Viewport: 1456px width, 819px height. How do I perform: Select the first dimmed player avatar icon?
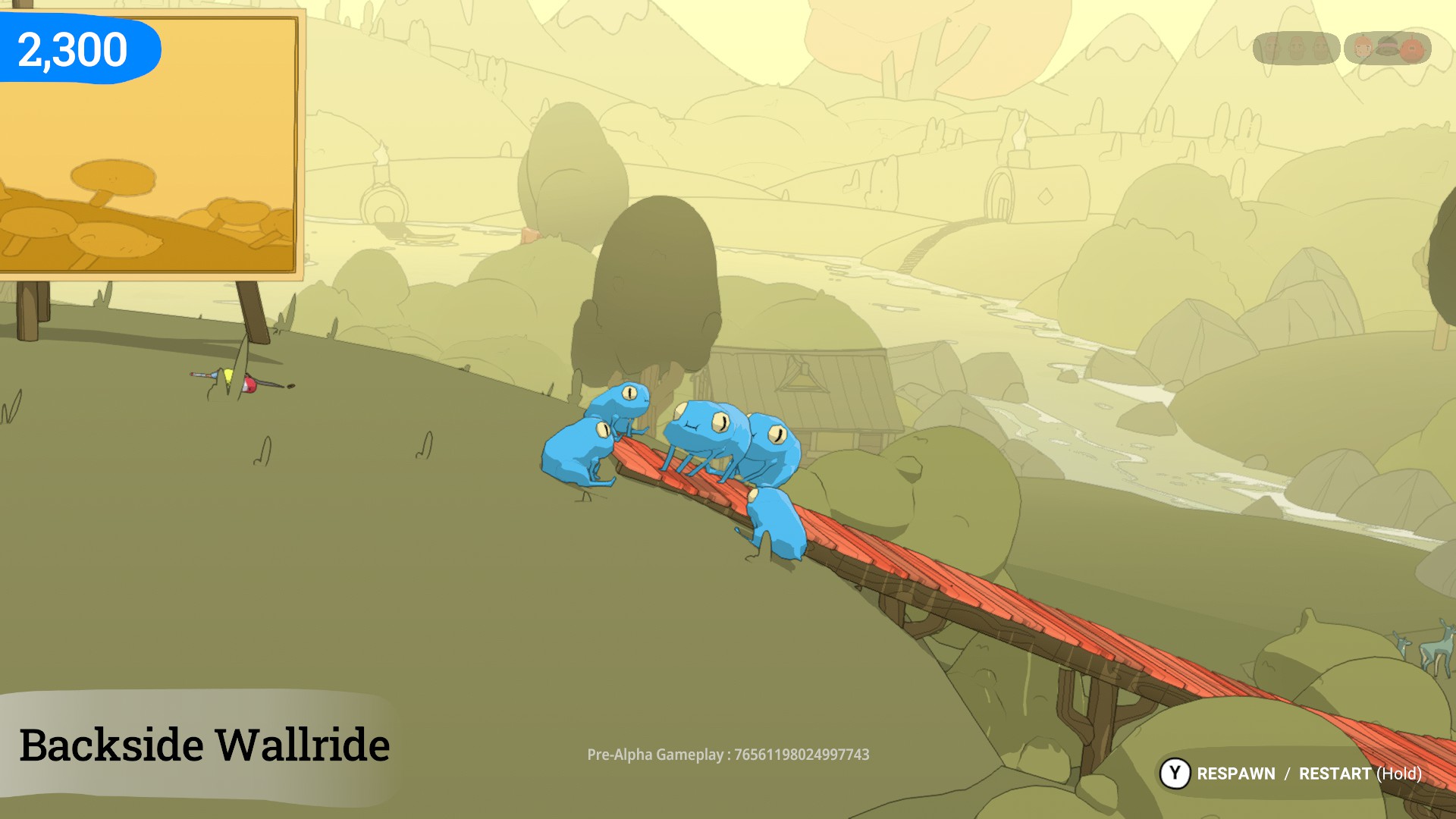(1272, 48)
